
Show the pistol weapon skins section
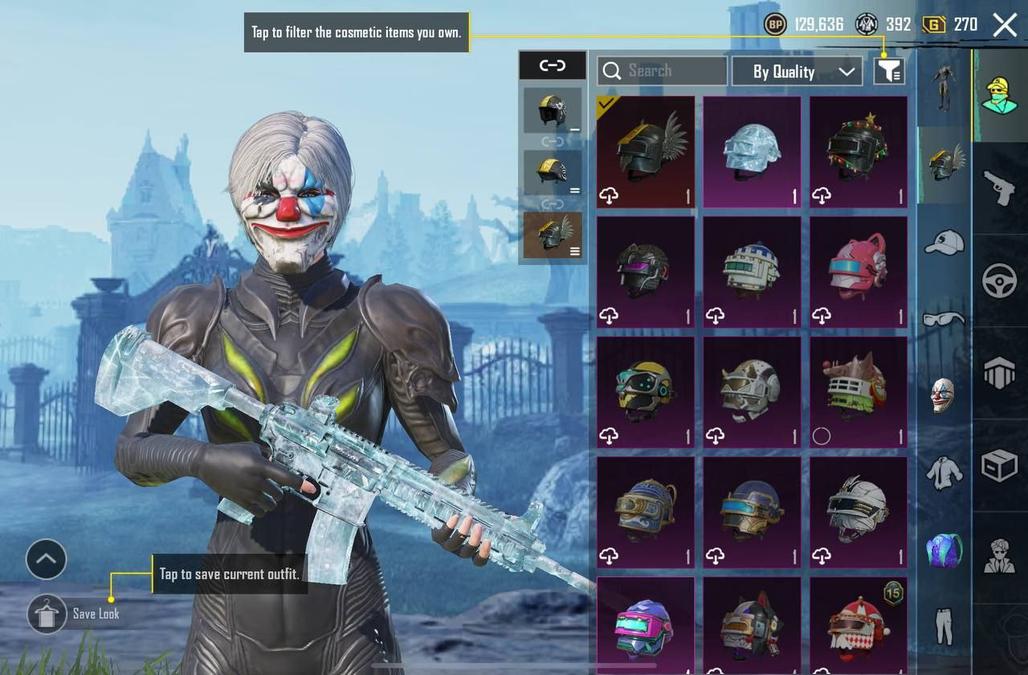999,187
